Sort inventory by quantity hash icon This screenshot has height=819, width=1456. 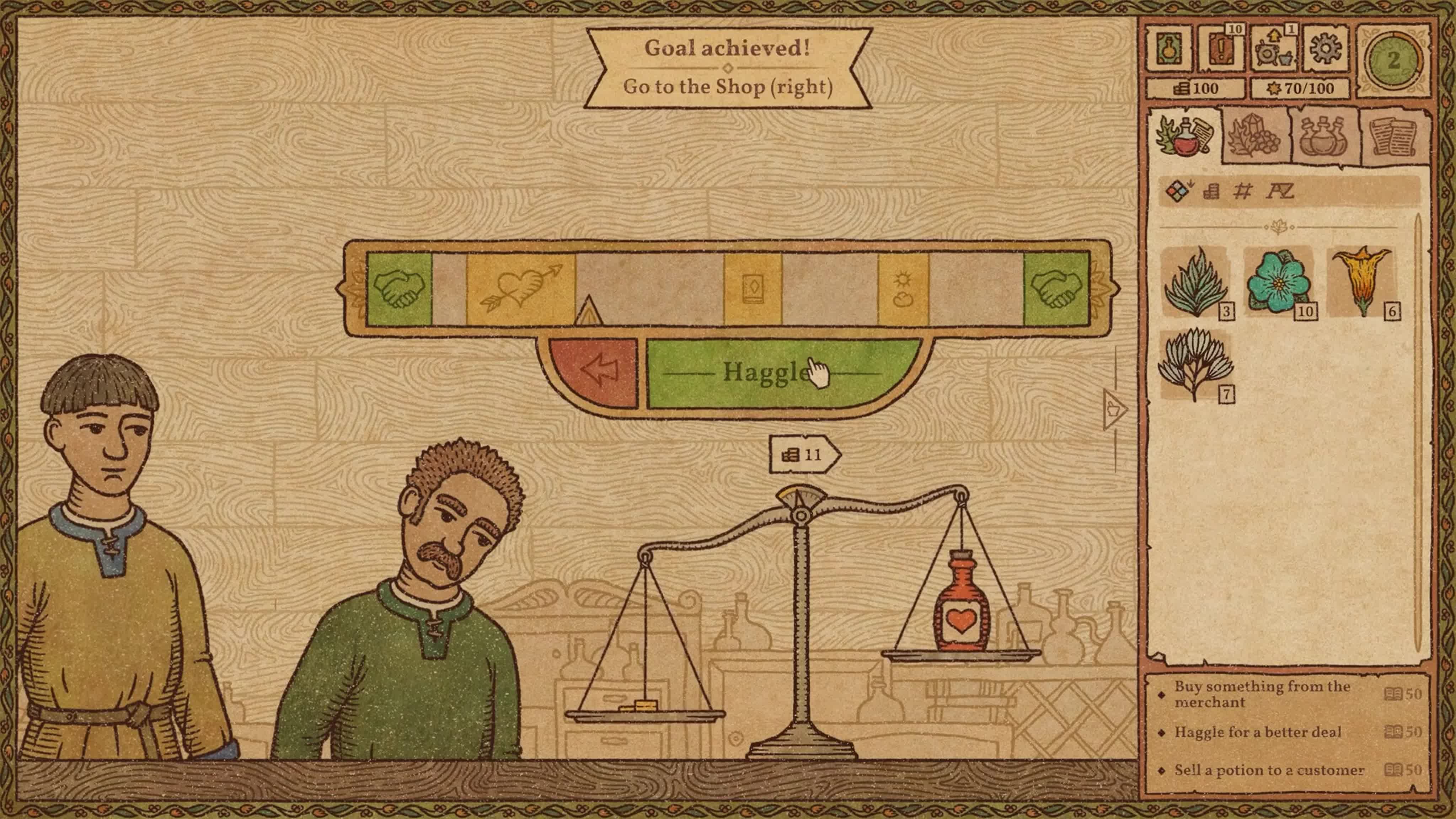pyautogui.click(x=1242, y=192)
